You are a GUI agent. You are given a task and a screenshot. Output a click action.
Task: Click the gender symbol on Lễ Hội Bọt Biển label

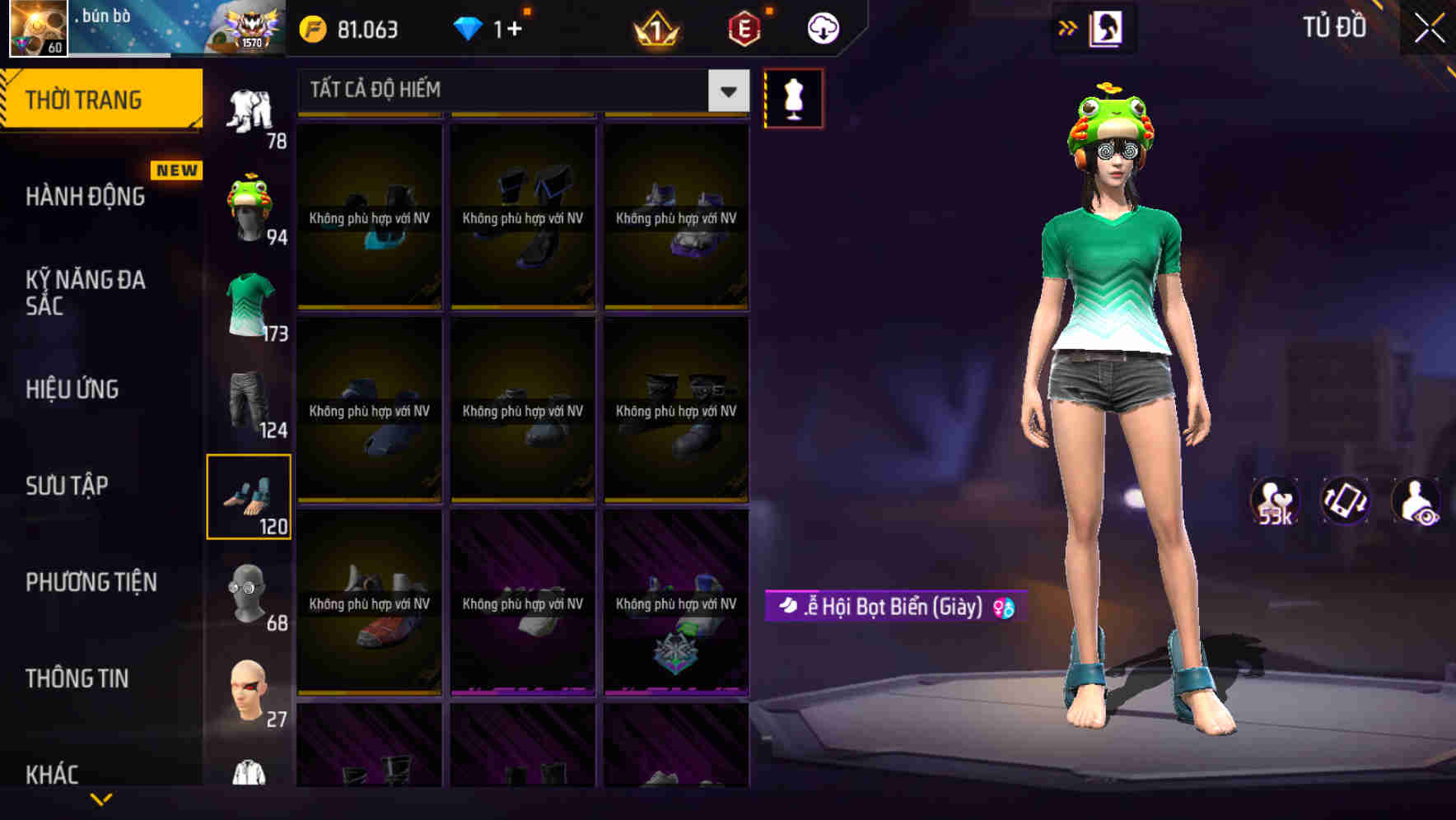click(x=1003, y=608)
